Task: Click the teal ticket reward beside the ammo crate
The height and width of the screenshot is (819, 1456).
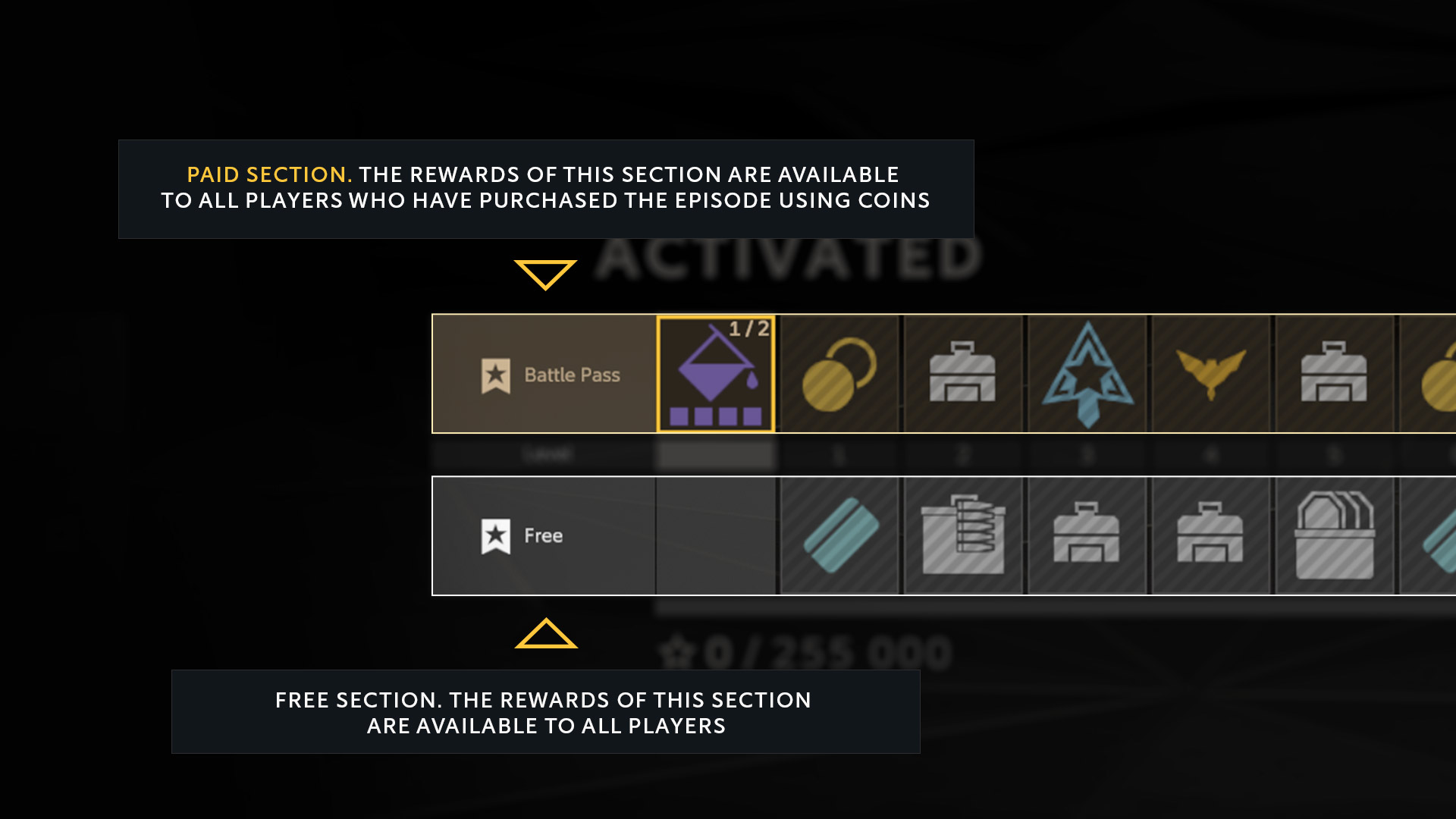Action: pos(839,536)
